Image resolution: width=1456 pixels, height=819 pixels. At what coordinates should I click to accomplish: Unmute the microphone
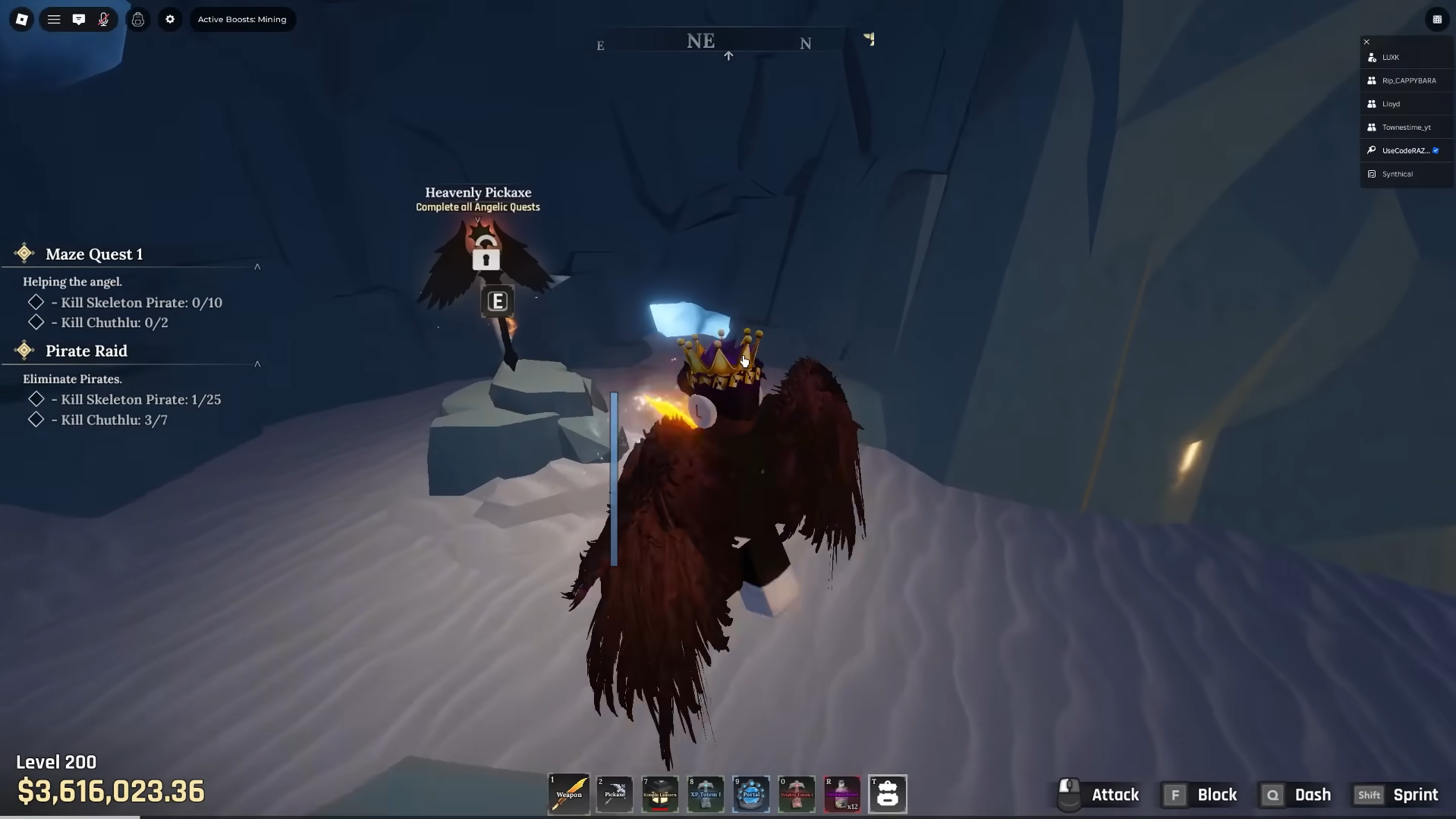pyautogui.click(x=104, y=20)
